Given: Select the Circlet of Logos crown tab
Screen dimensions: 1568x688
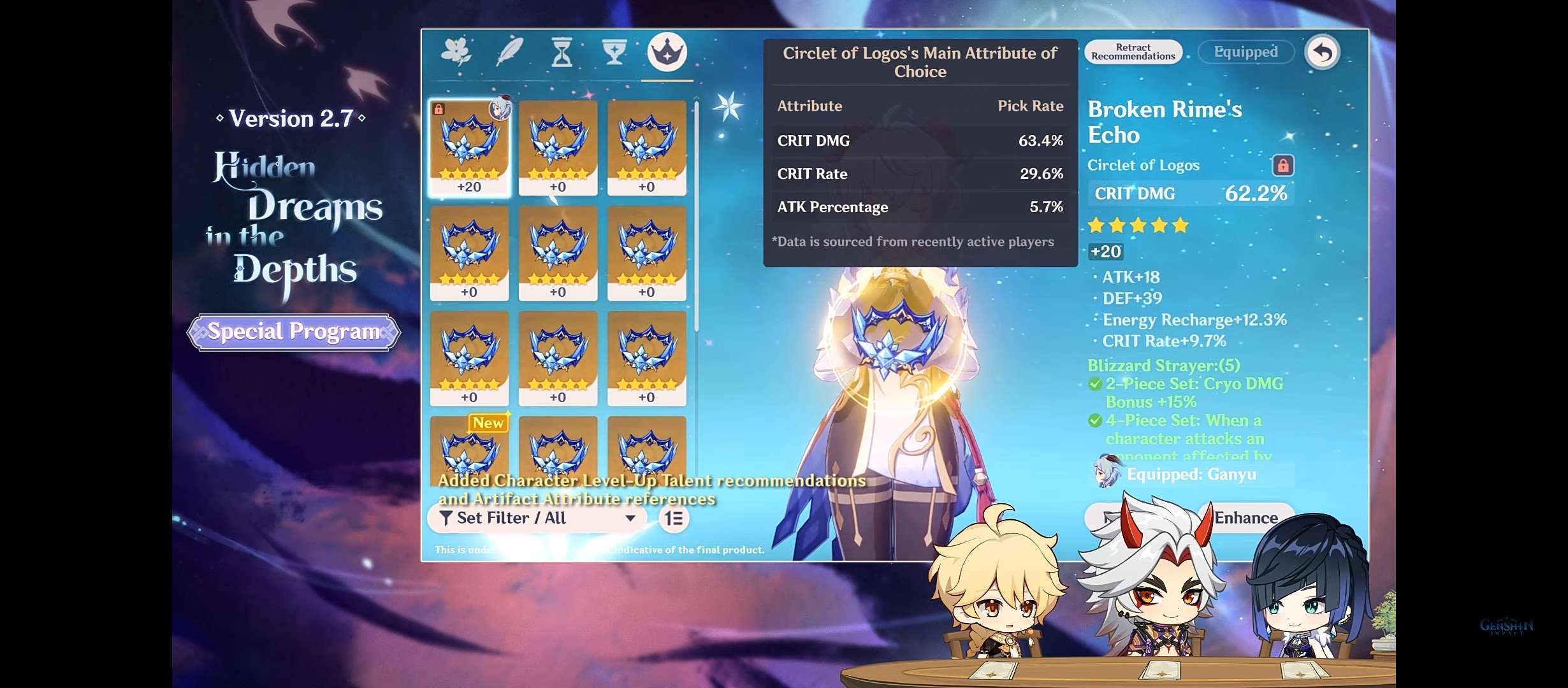Looking at the screenshot, I should 667,52.
